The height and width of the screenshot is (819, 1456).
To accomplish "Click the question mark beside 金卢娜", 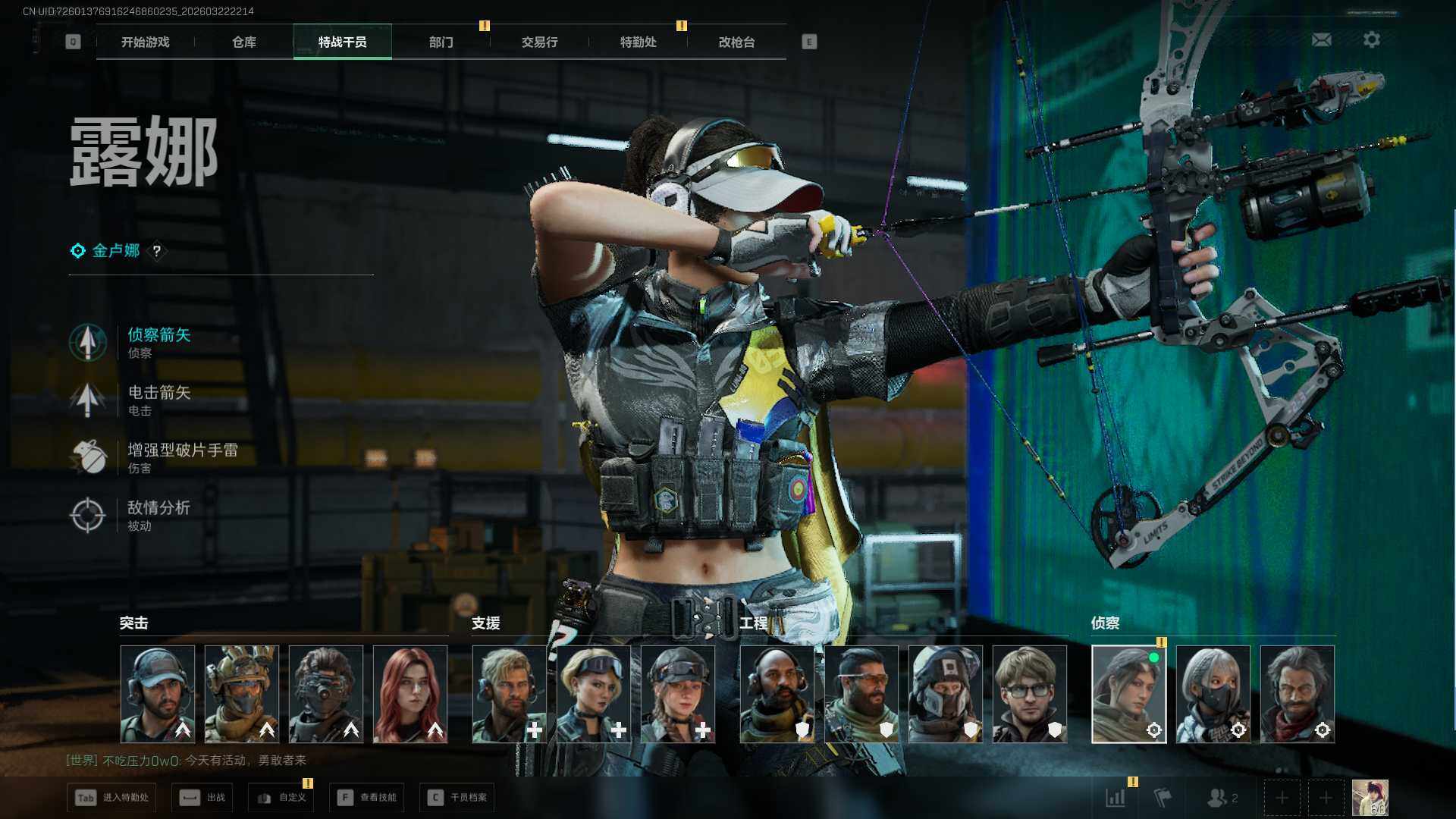I will (157, 251).
